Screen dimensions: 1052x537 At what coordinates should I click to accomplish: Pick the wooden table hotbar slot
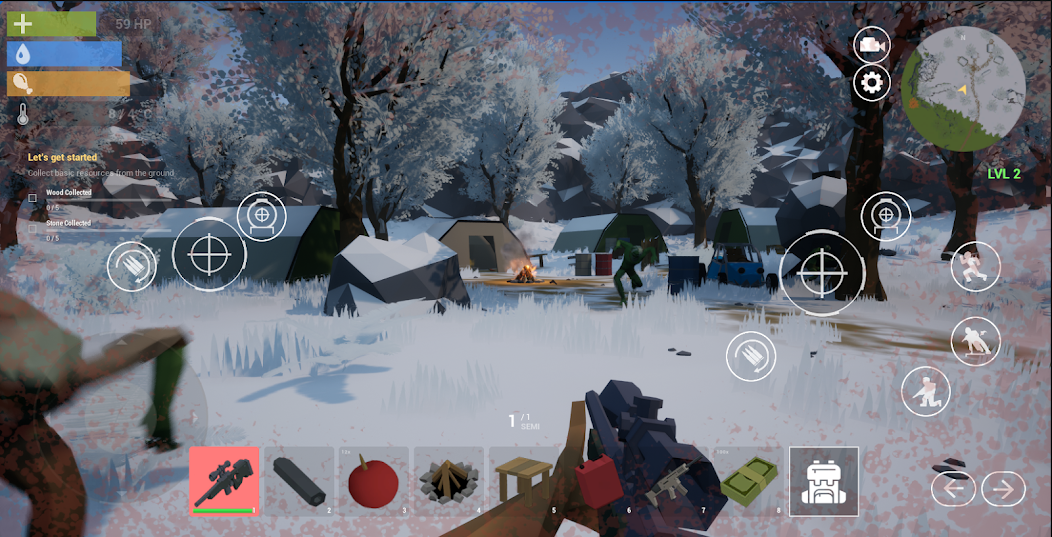(x=523, y=481)
